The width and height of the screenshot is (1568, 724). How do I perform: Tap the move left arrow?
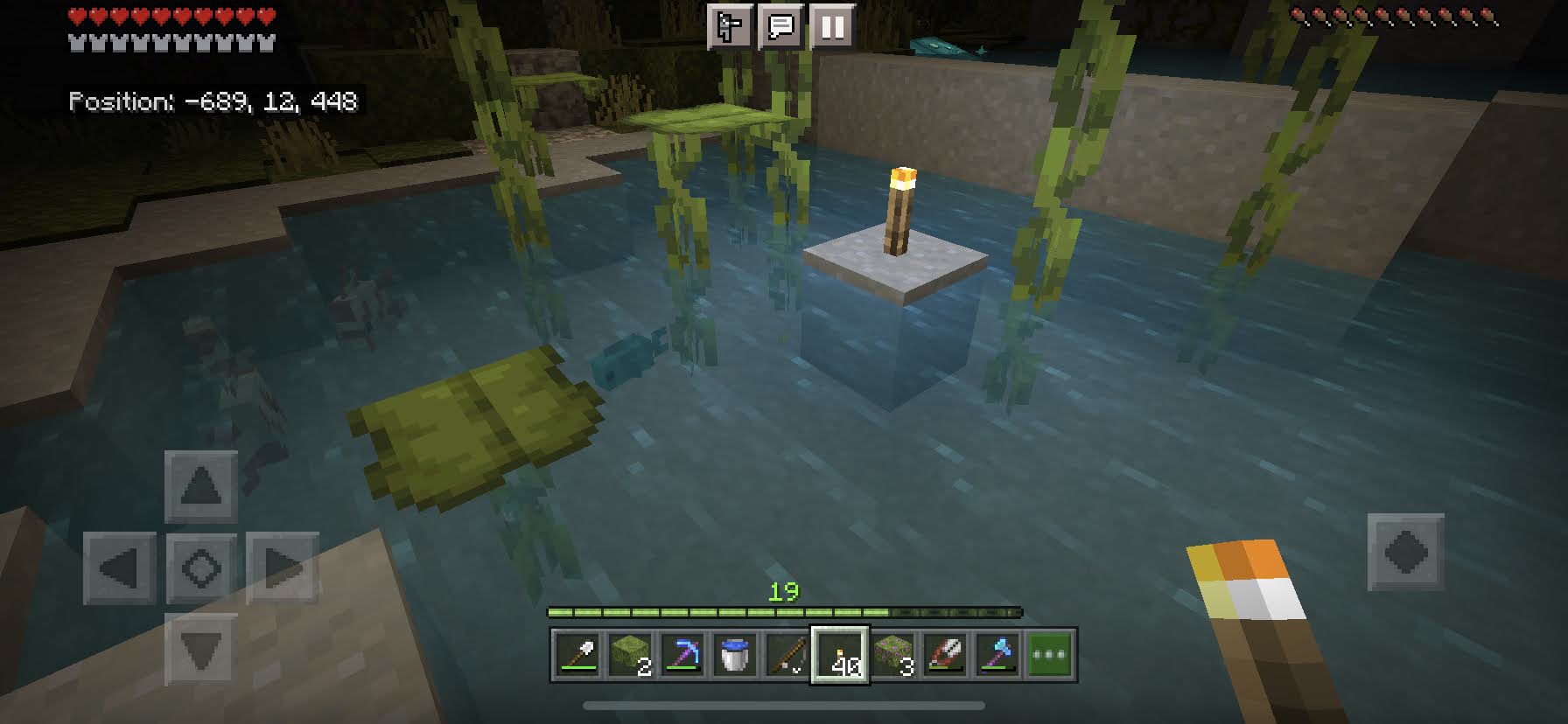[x=120, y=568]
